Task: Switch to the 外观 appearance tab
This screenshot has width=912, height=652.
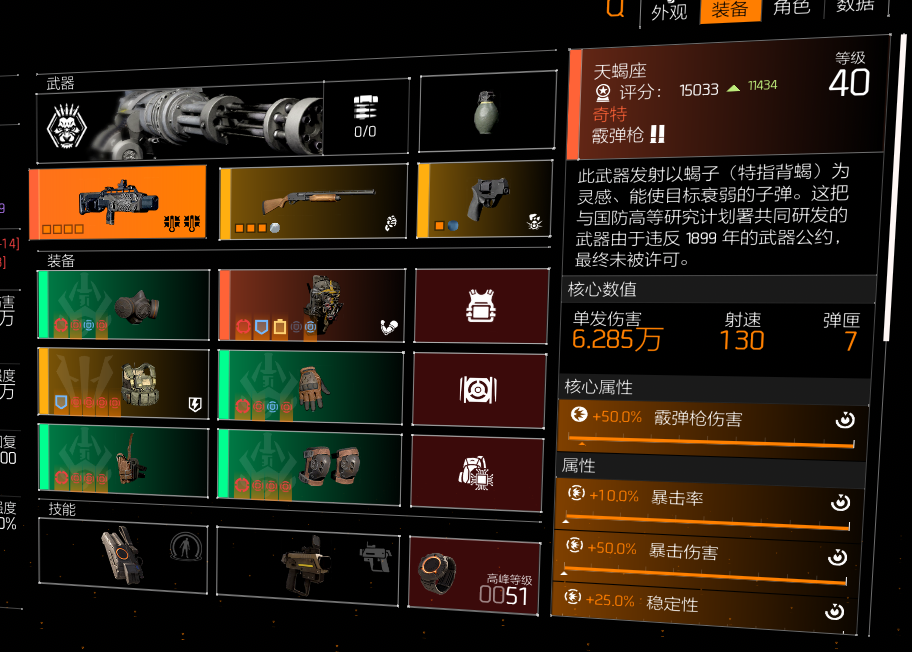Action: pos(670,12)
